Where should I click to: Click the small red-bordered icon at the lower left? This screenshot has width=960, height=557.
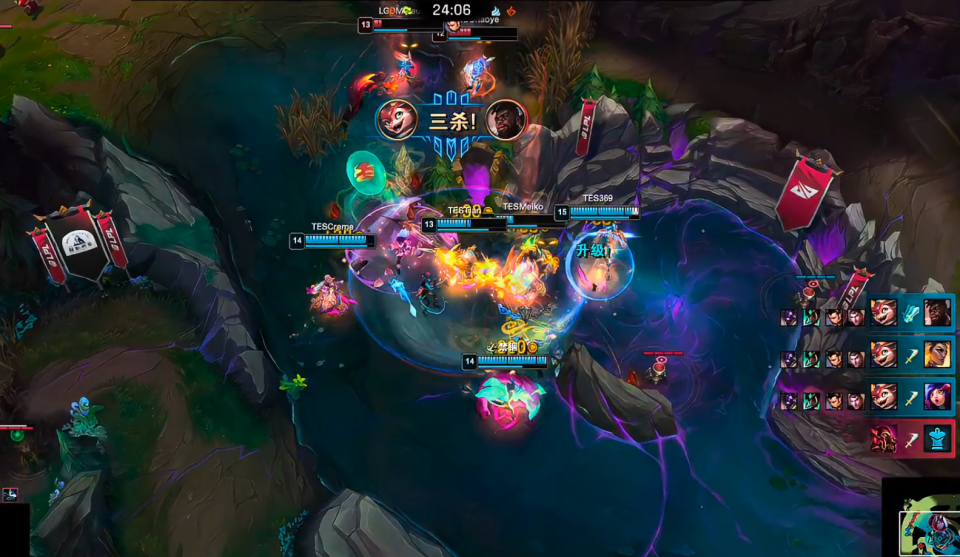[9, 494]
